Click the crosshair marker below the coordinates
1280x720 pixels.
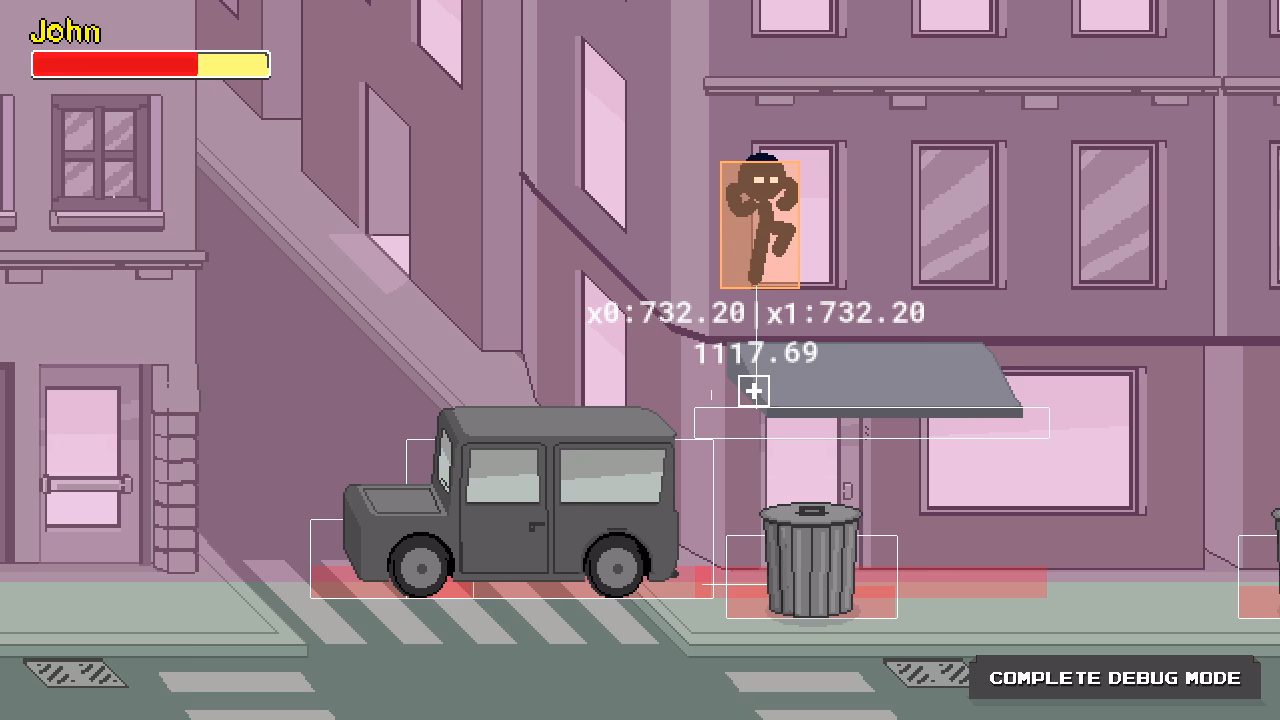pos(752,391)
